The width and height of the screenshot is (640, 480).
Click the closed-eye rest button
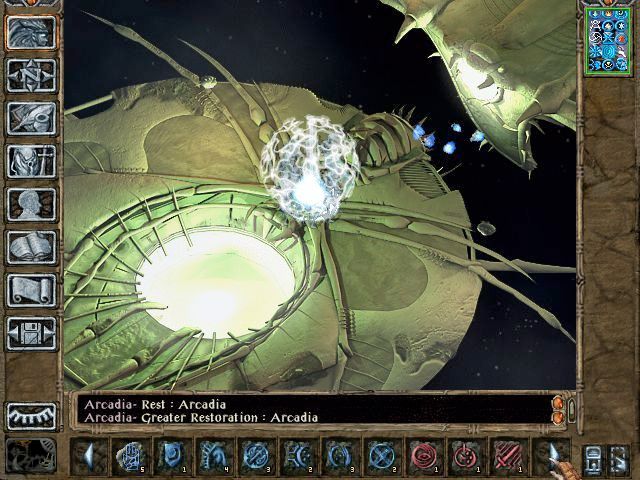31,416
